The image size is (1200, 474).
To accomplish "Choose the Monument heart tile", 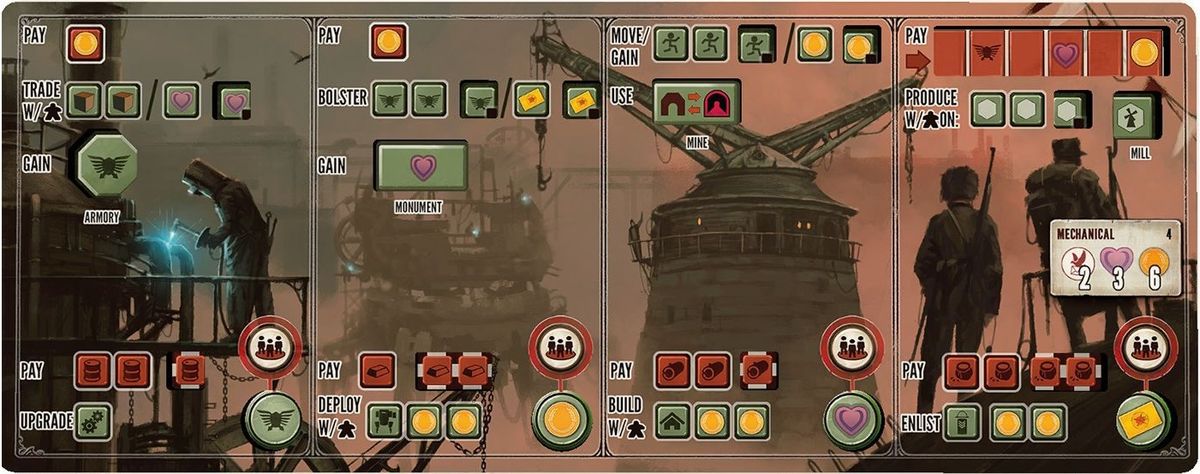I will click(422, 165).
